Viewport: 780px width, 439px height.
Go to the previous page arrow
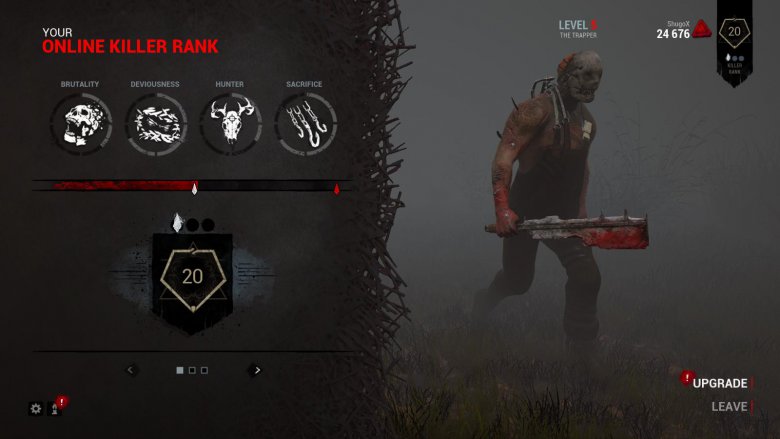(131, 370)
